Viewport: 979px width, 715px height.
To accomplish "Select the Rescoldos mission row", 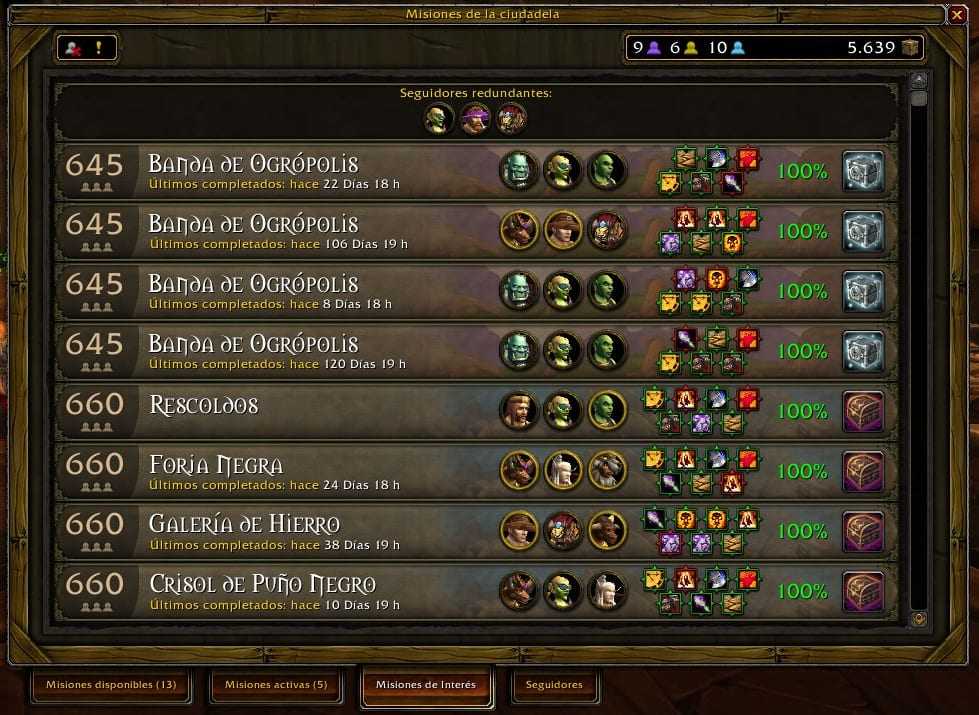I will coord(300,411).
